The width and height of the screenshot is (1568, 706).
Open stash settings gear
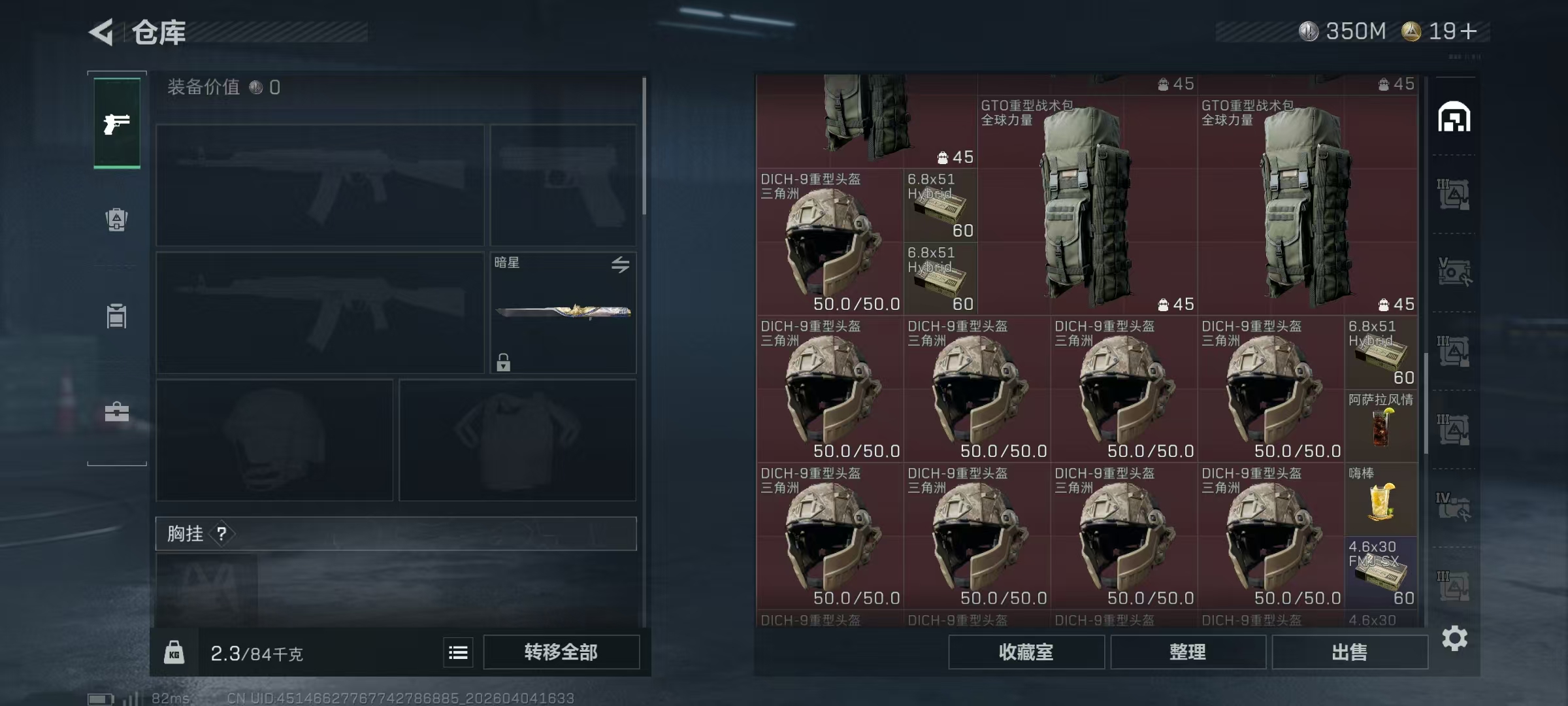pos(1454,638)
